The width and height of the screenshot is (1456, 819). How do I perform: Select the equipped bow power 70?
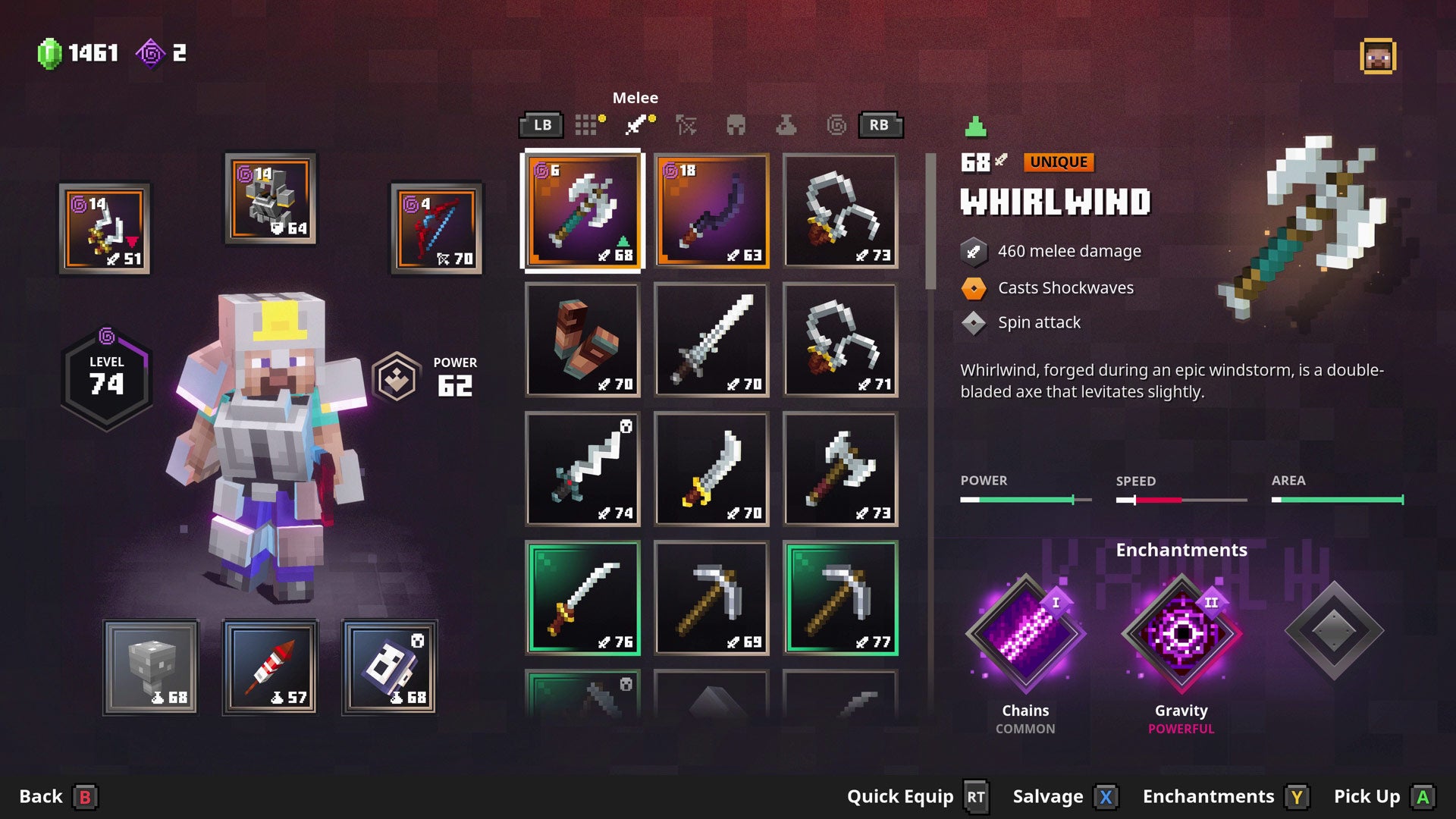(x=436, y=227)
